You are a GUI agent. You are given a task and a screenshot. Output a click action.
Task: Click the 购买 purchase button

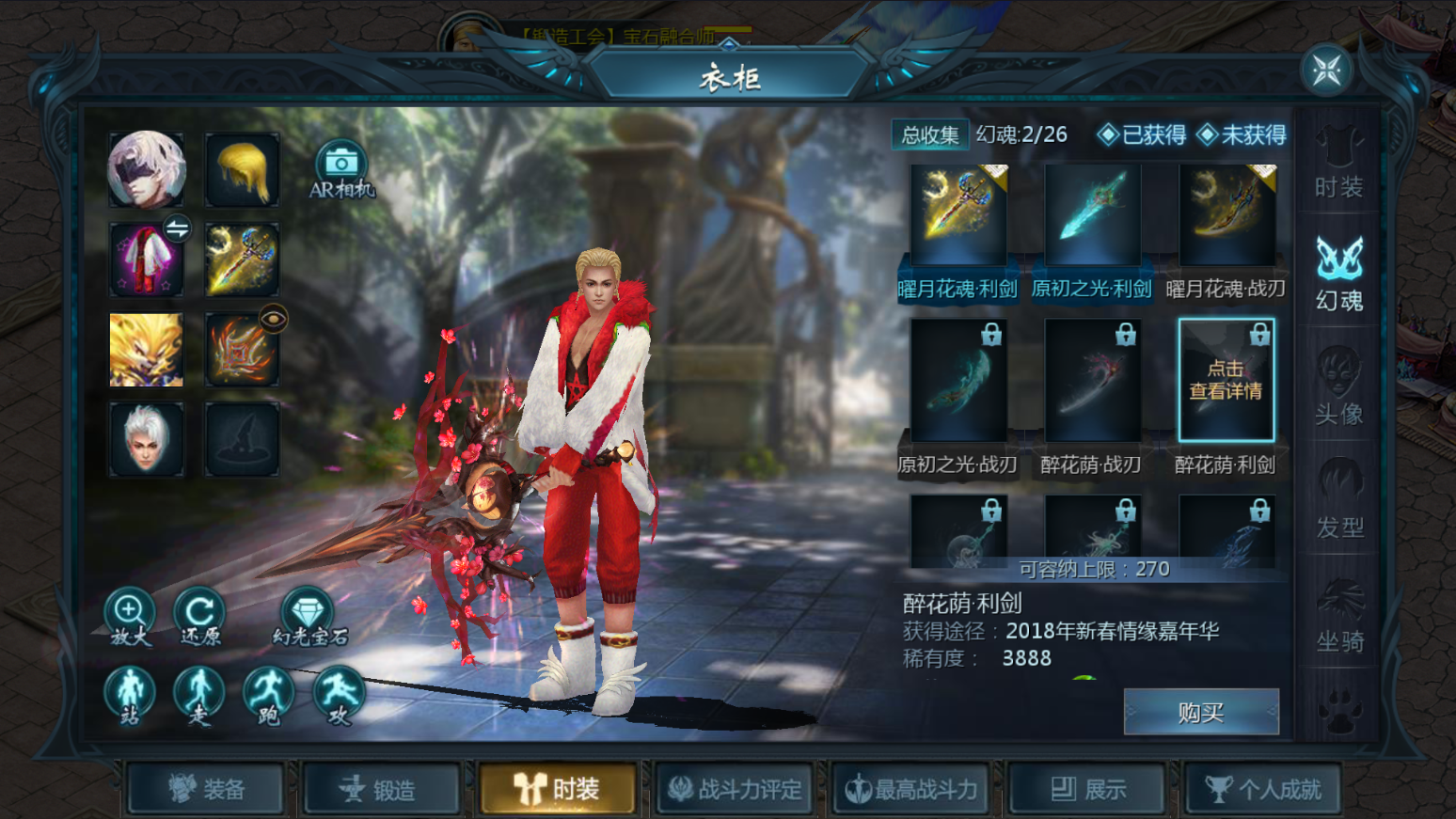(x=1201, y=712)
